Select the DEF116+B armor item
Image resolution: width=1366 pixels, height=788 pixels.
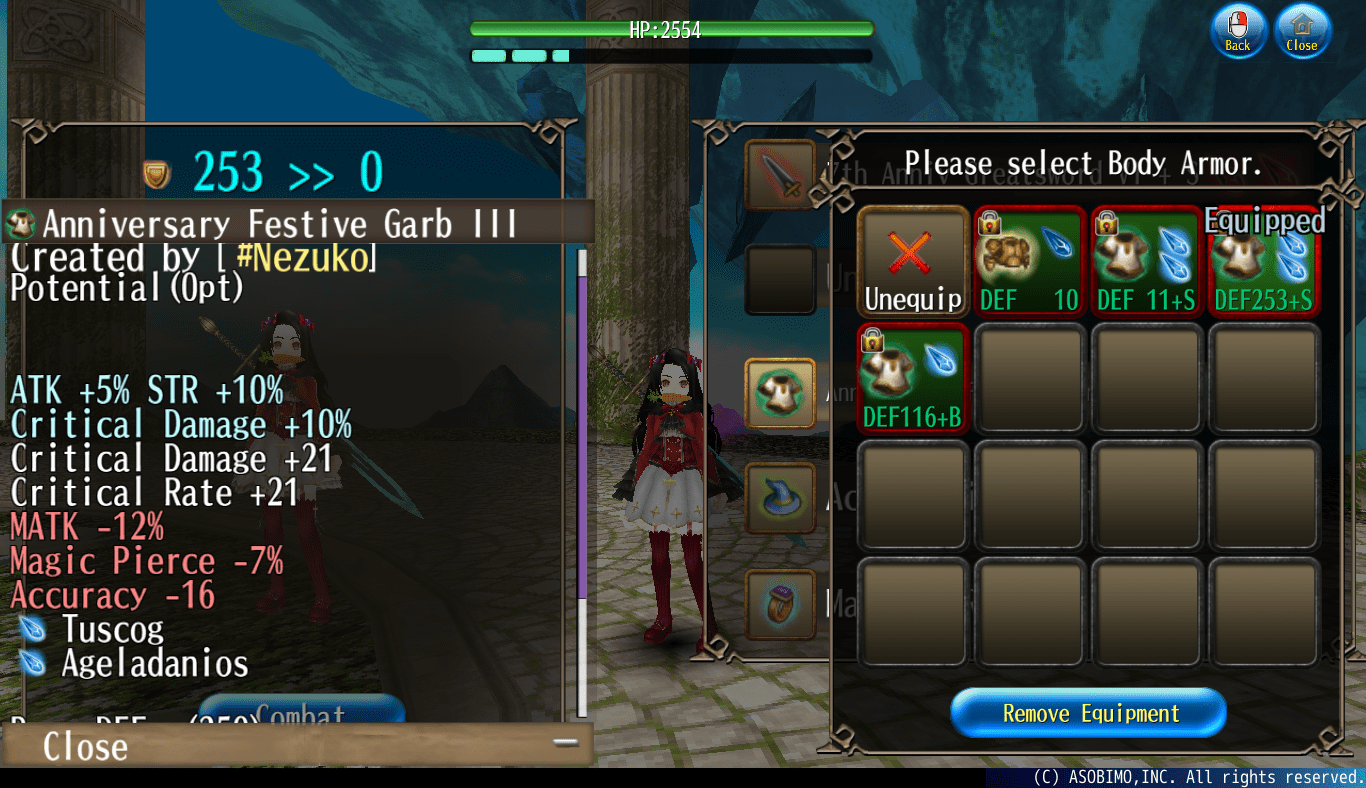pos(912,380)
